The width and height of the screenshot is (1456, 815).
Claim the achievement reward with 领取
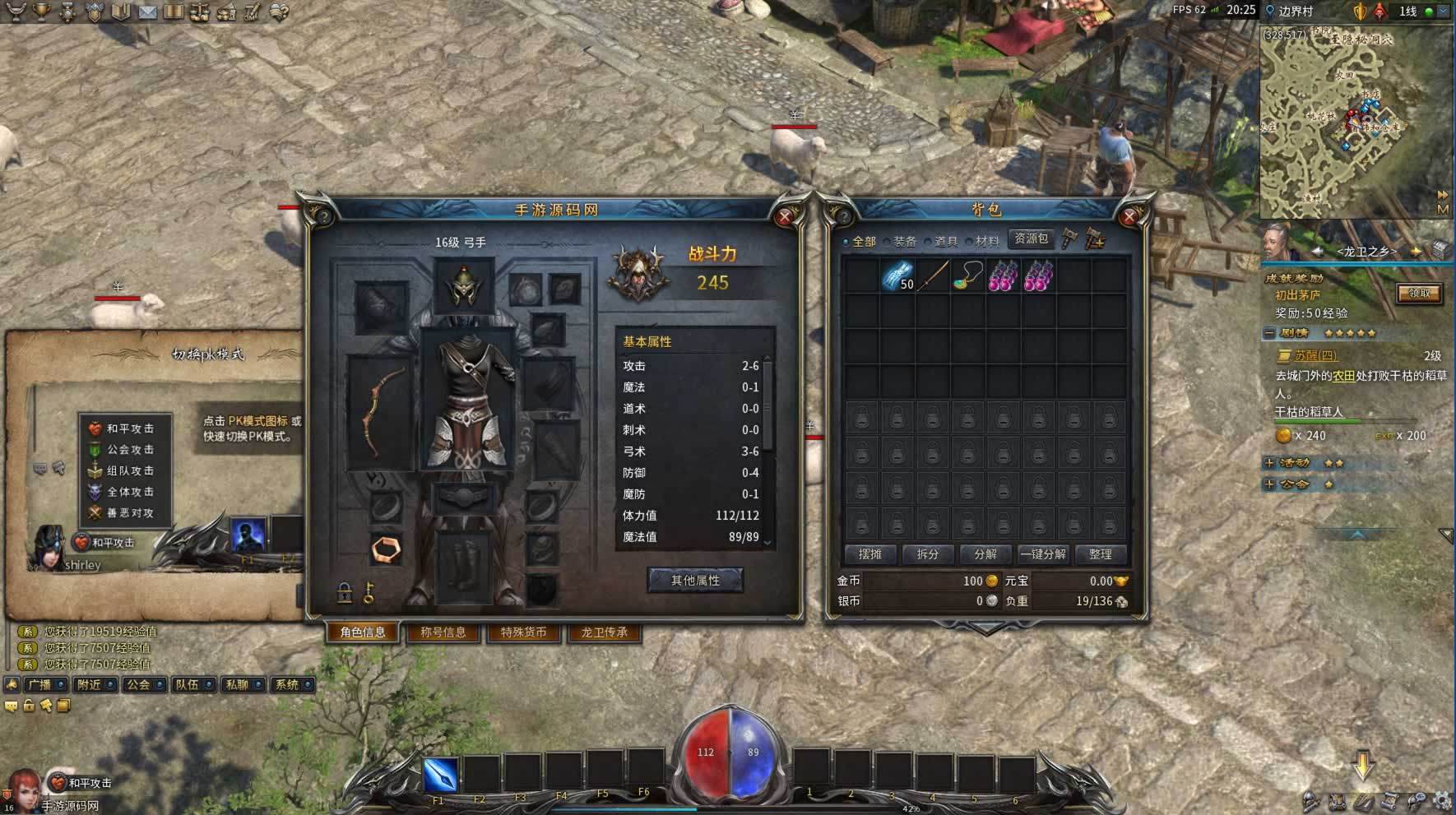click(x=1419, y=294)
